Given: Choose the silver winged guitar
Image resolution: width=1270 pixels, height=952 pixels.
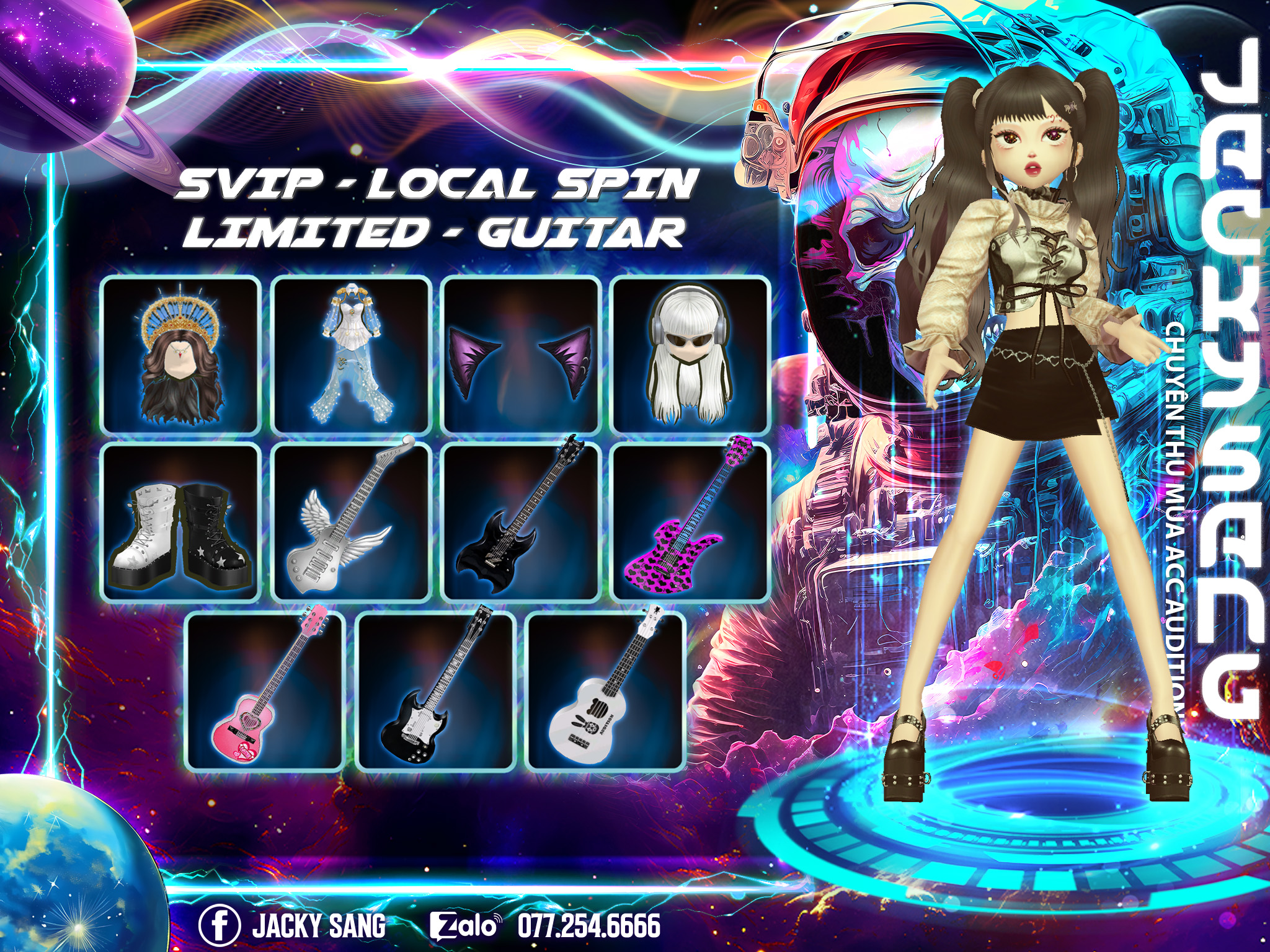Looking at the screenshot, I should (351, 522).
